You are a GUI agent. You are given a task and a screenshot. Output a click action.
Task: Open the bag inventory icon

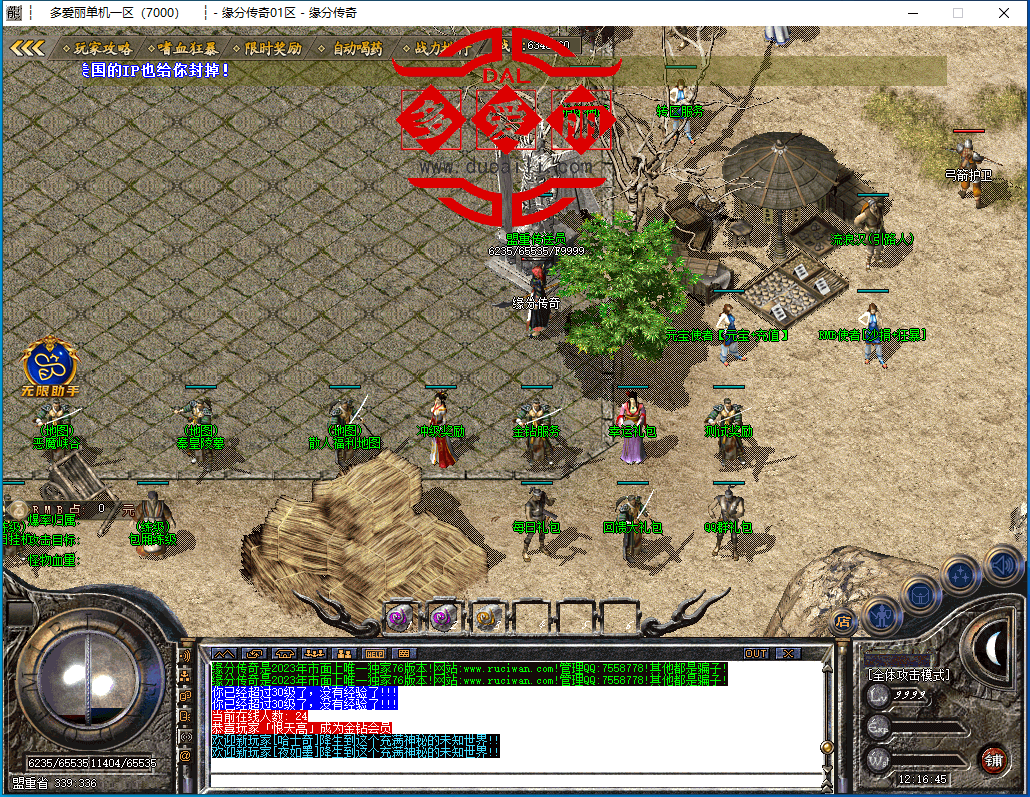tap(920, 594)
